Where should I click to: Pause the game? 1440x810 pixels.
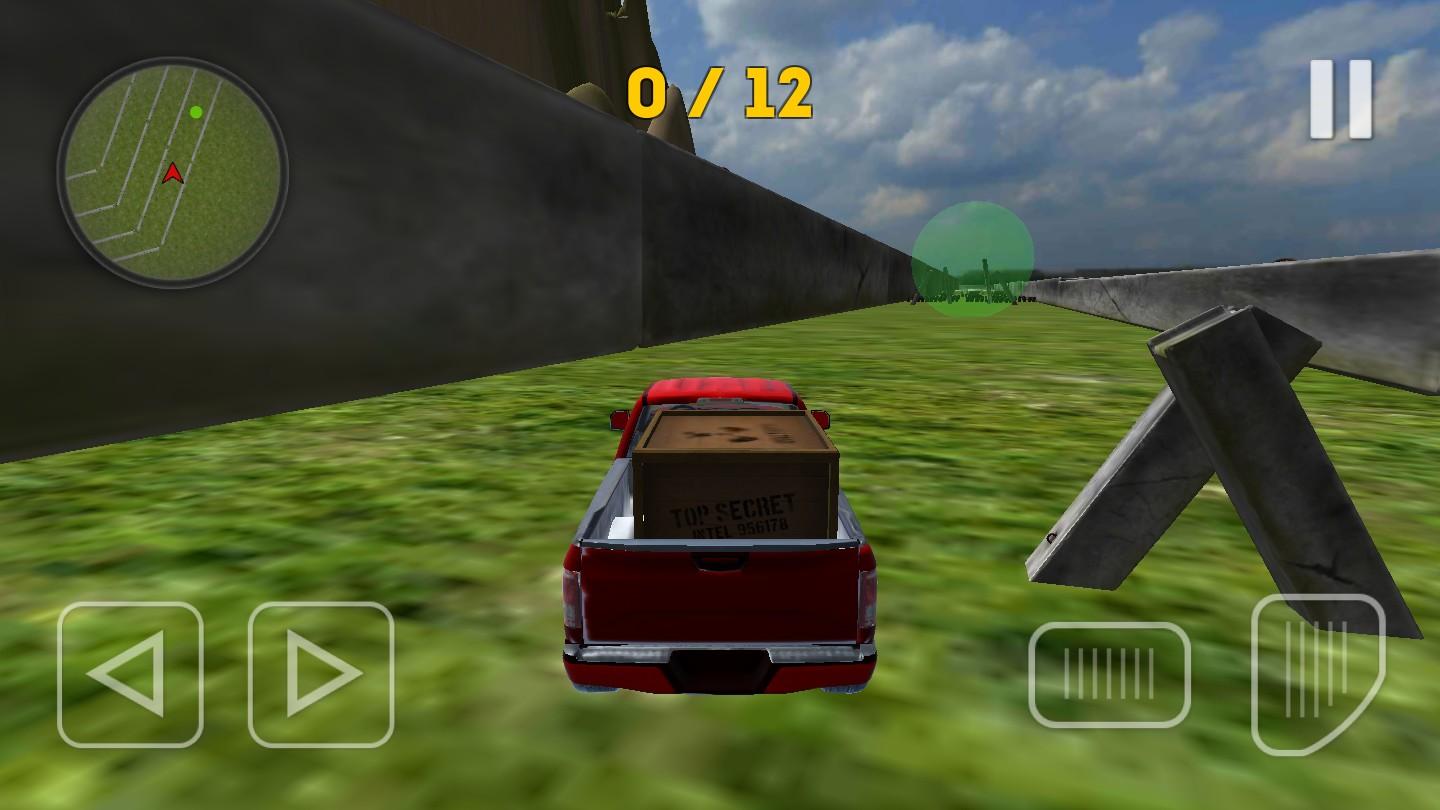click(1341, 99)
